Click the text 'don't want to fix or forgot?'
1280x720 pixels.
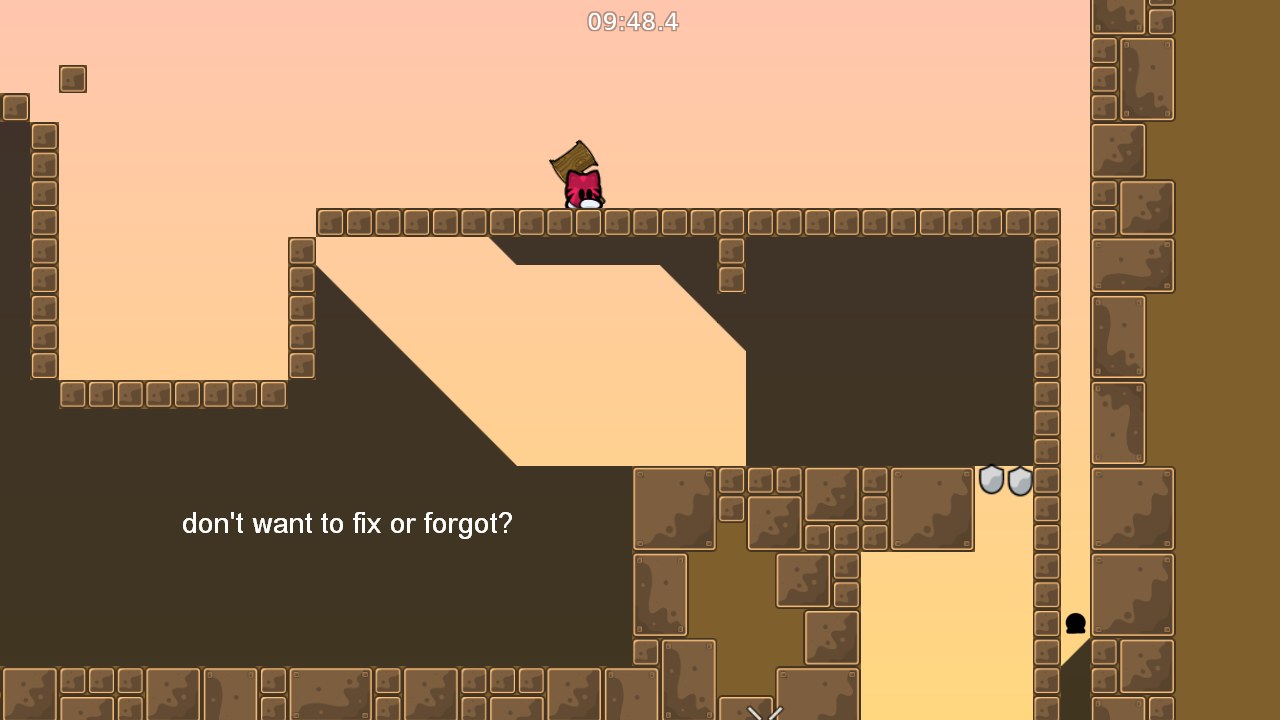click(x=346, y=523)
